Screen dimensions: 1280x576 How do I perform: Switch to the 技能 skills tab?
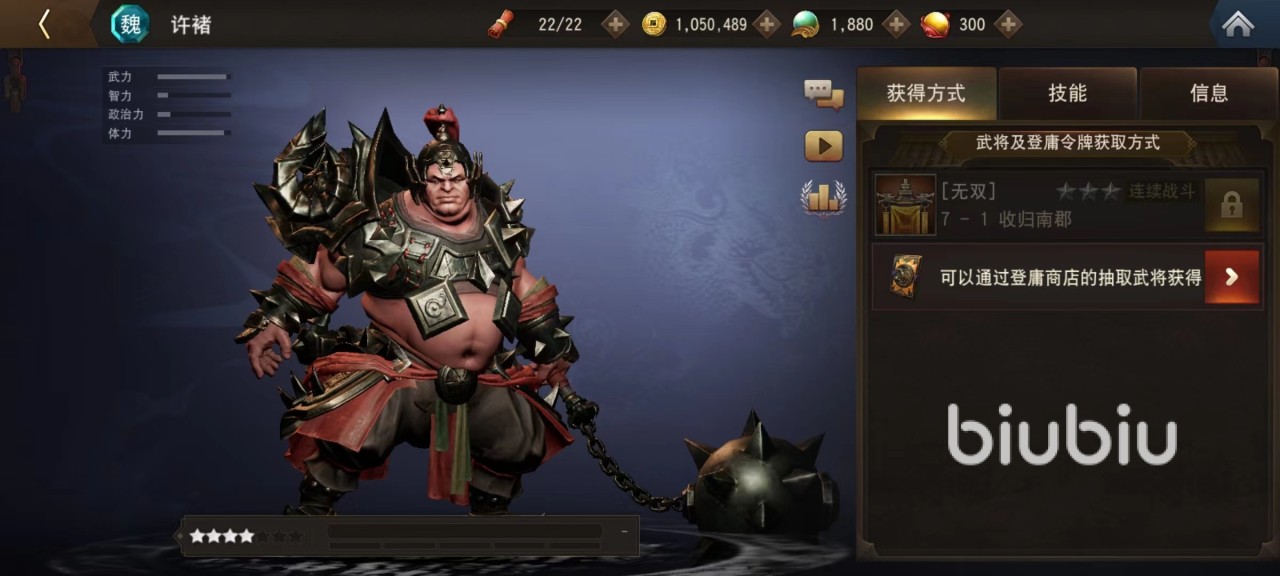tap(1067, 93)
